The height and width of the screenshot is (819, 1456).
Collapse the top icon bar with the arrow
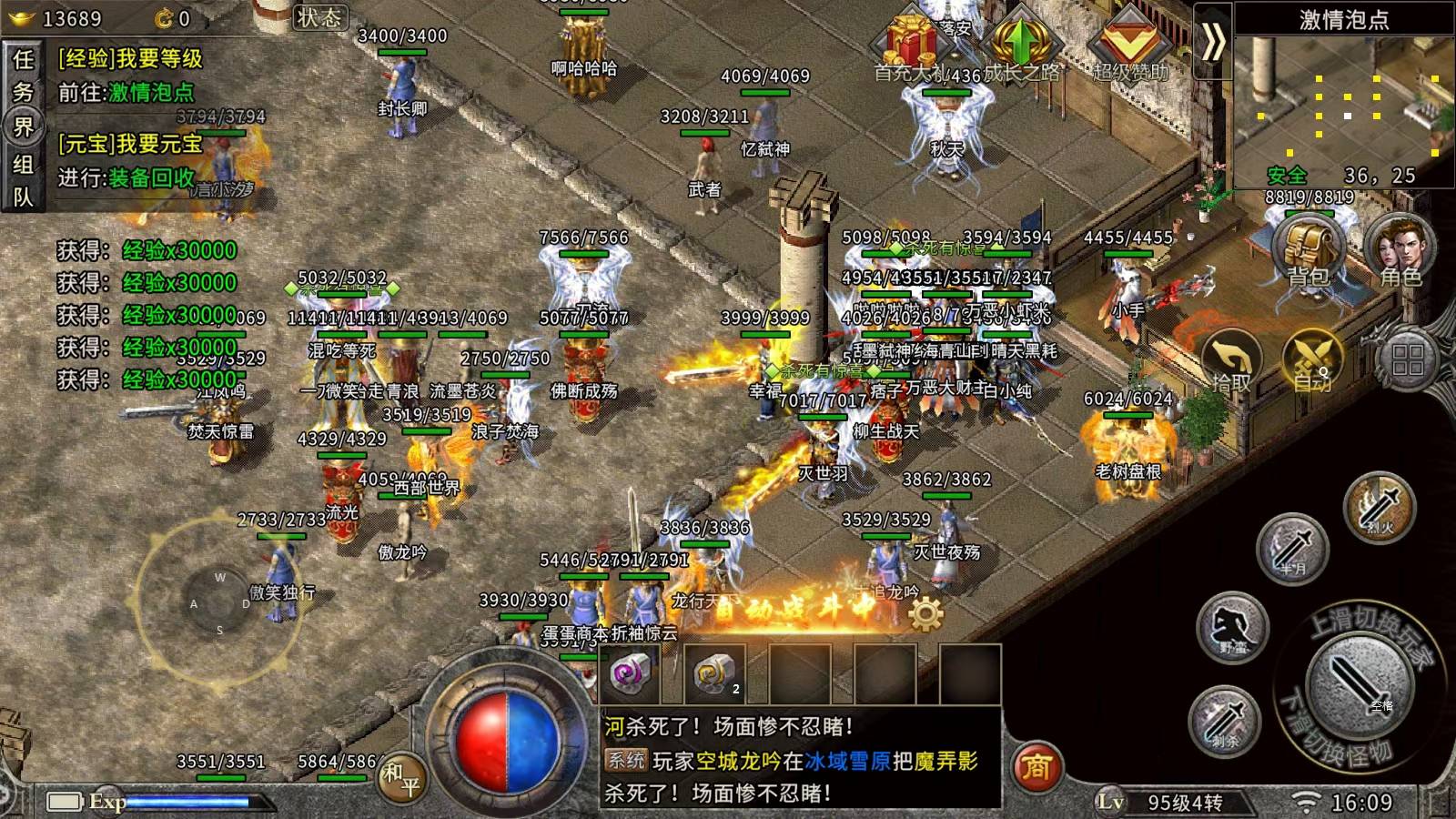[x=1212, y=42]
